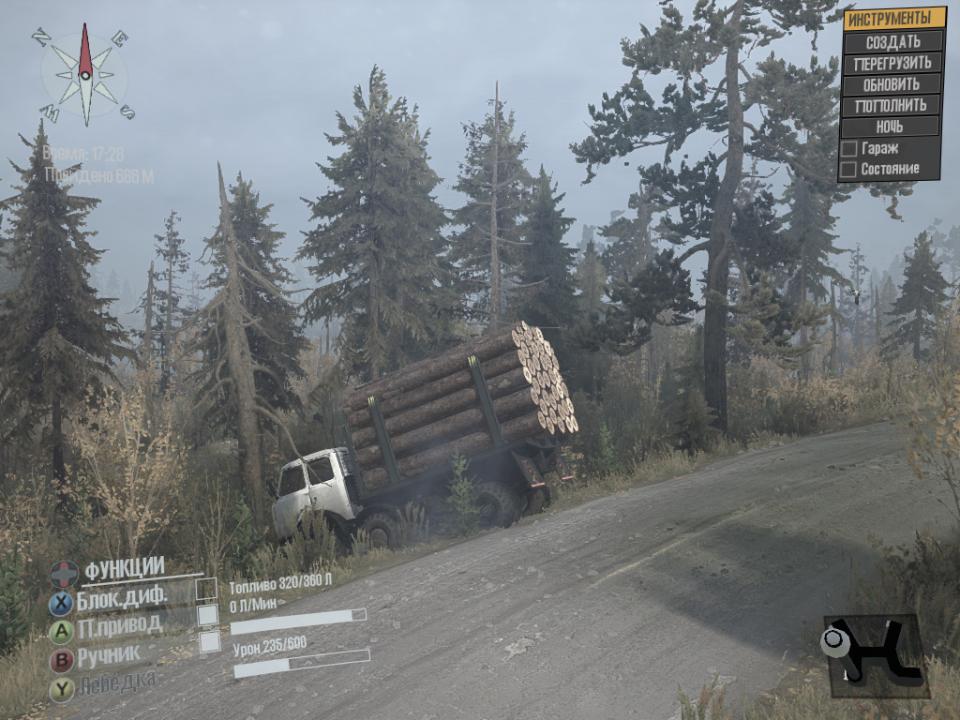Choose ПЕРЕГРУЗИТЬ in the tools menu
Screen dimensions: 960x720
click(x=893, y=63)
